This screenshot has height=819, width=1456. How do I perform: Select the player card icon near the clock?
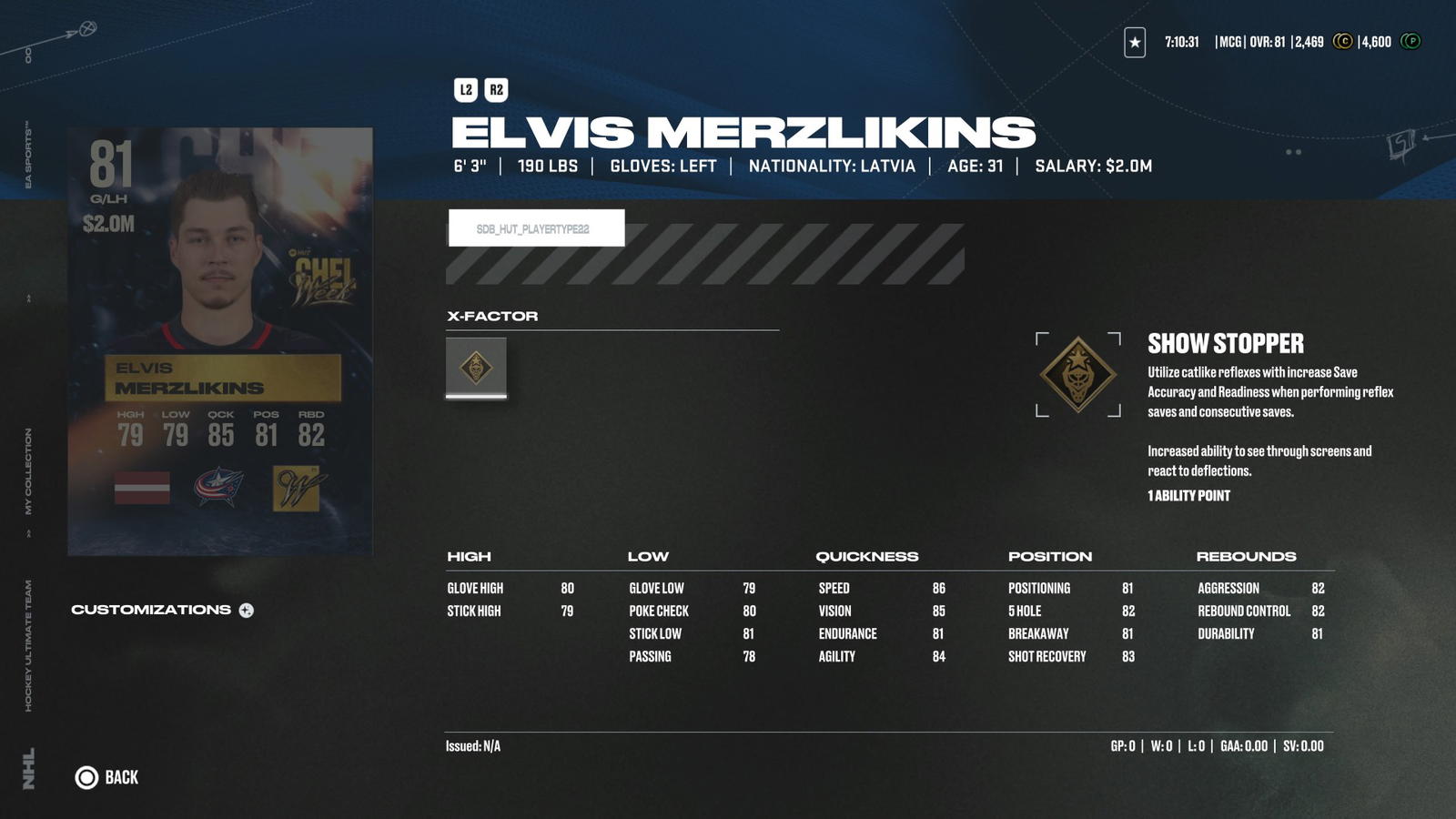1134,41
